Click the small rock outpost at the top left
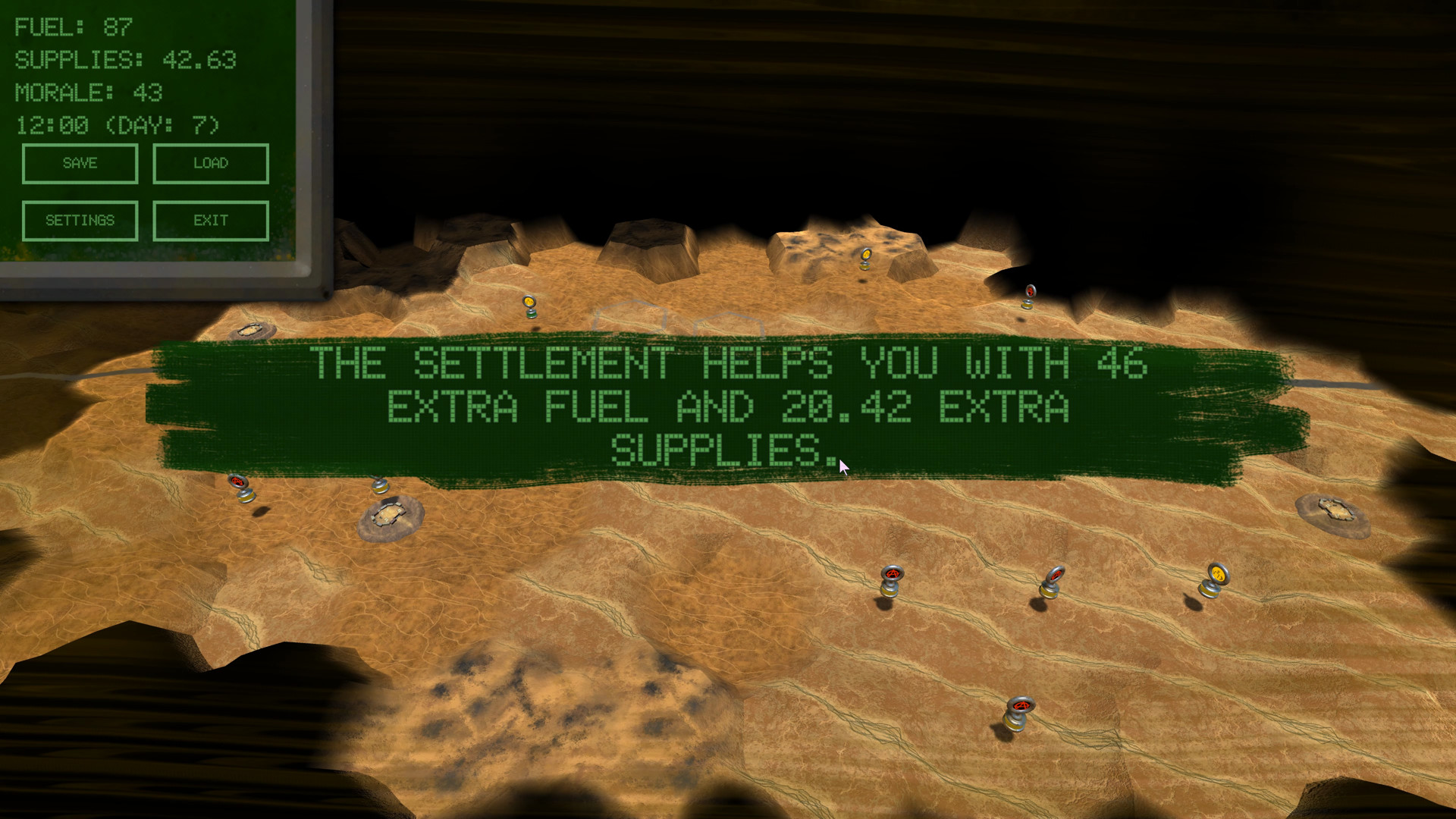 tap(254, 331)
